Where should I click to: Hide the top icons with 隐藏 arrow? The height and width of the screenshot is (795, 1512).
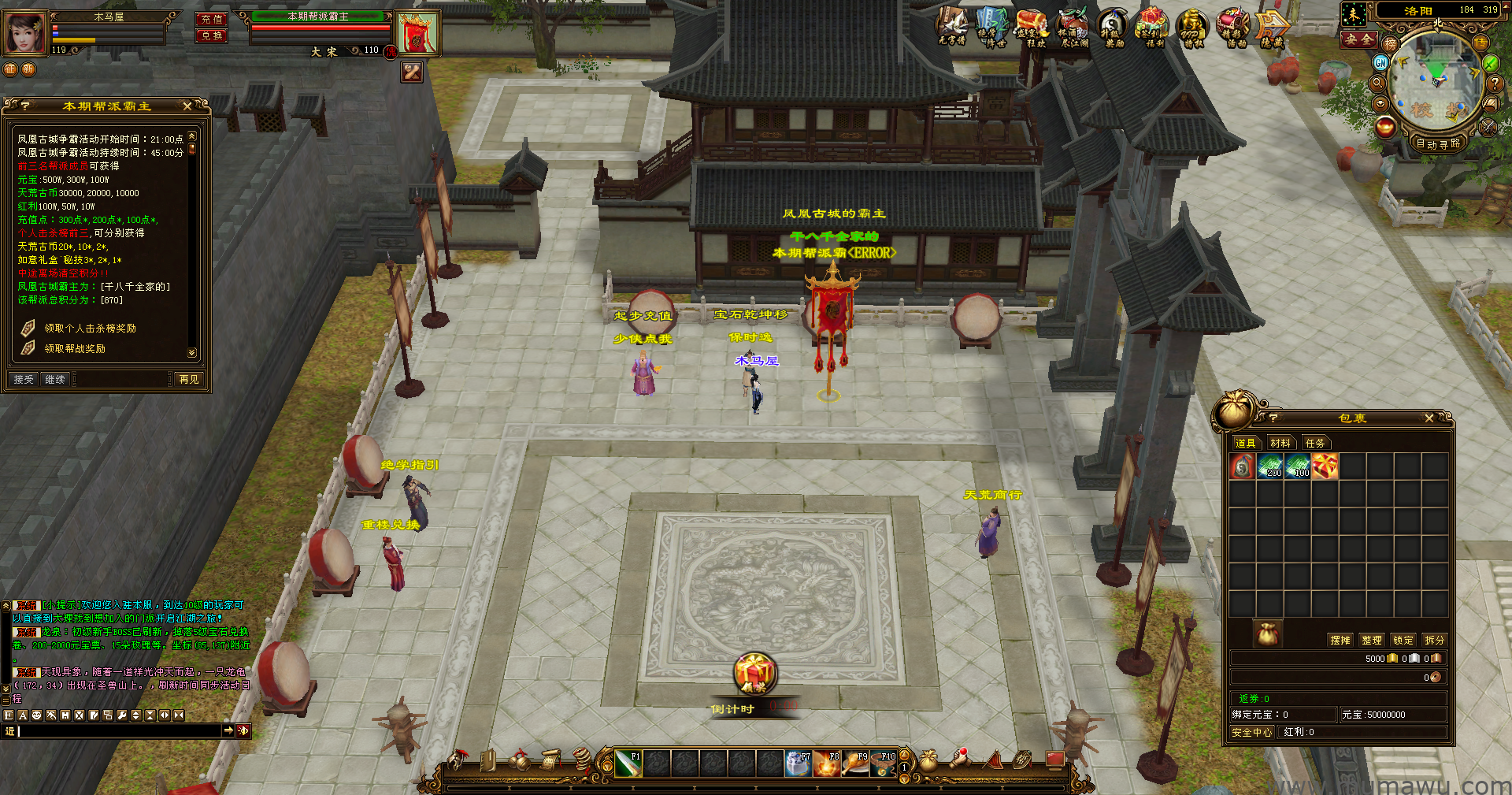[x=1271, y=28]
